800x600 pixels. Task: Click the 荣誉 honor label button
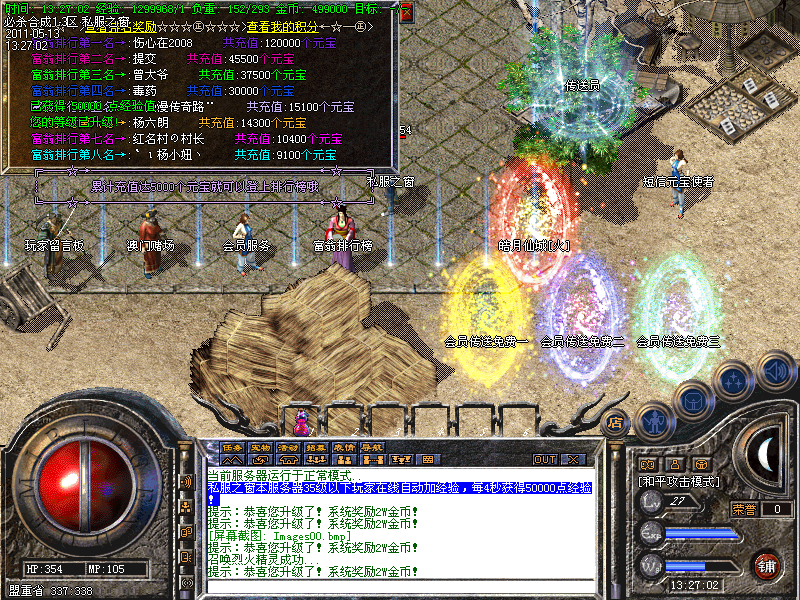click(743, 509)
